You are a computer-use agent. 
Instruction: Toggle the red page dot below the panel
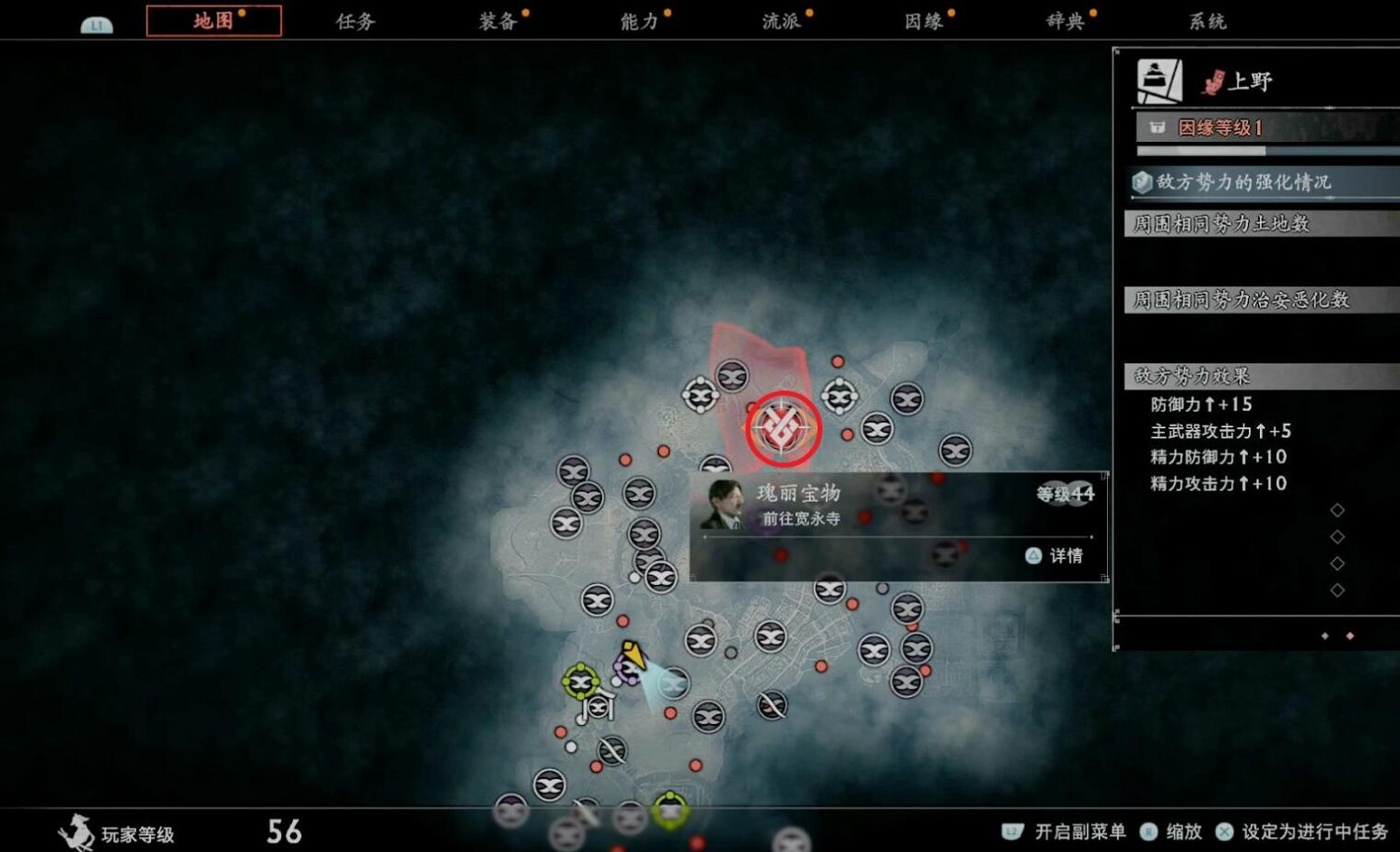[x=1351, y=635]
